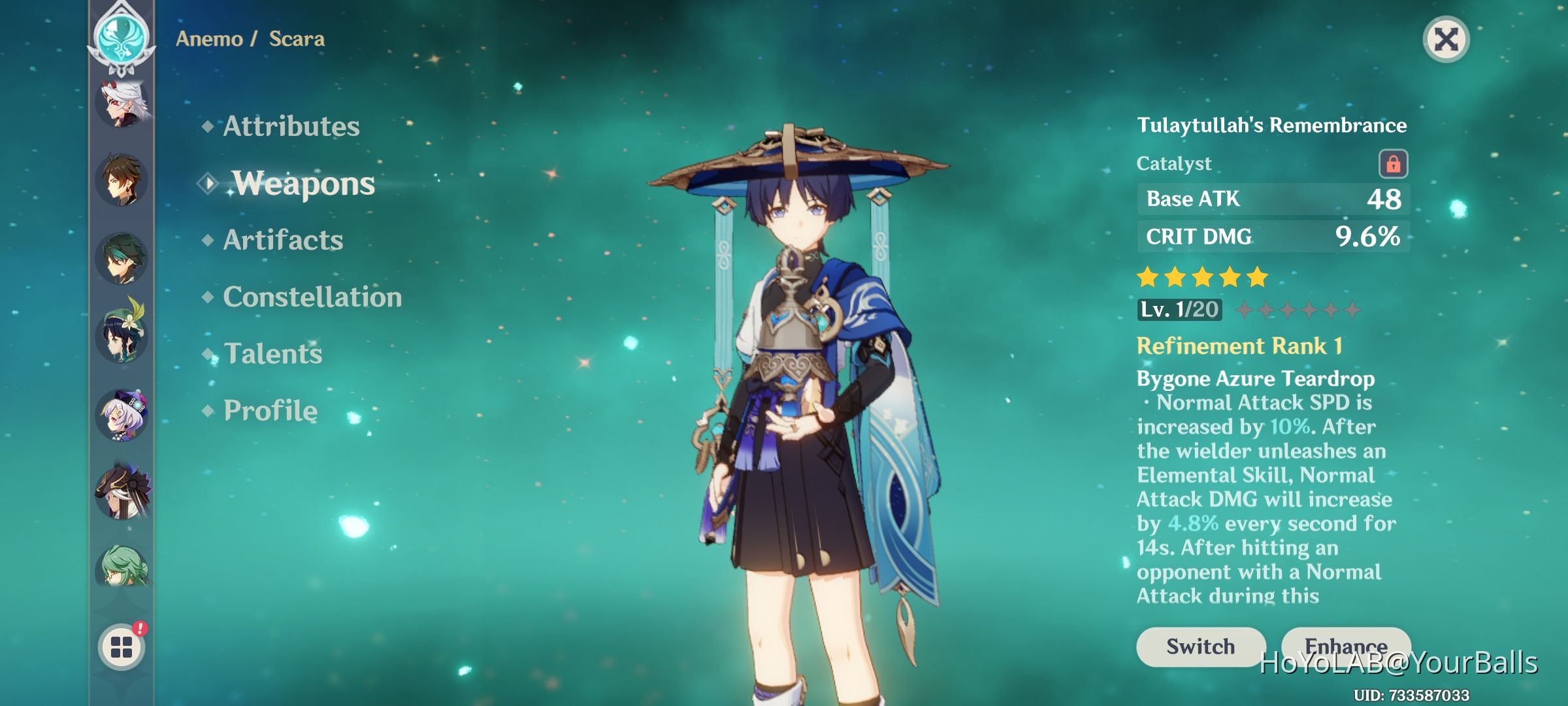Toggle the diamond marker next to Artifacts
1568x706 pixels.
tap(208, 240)
